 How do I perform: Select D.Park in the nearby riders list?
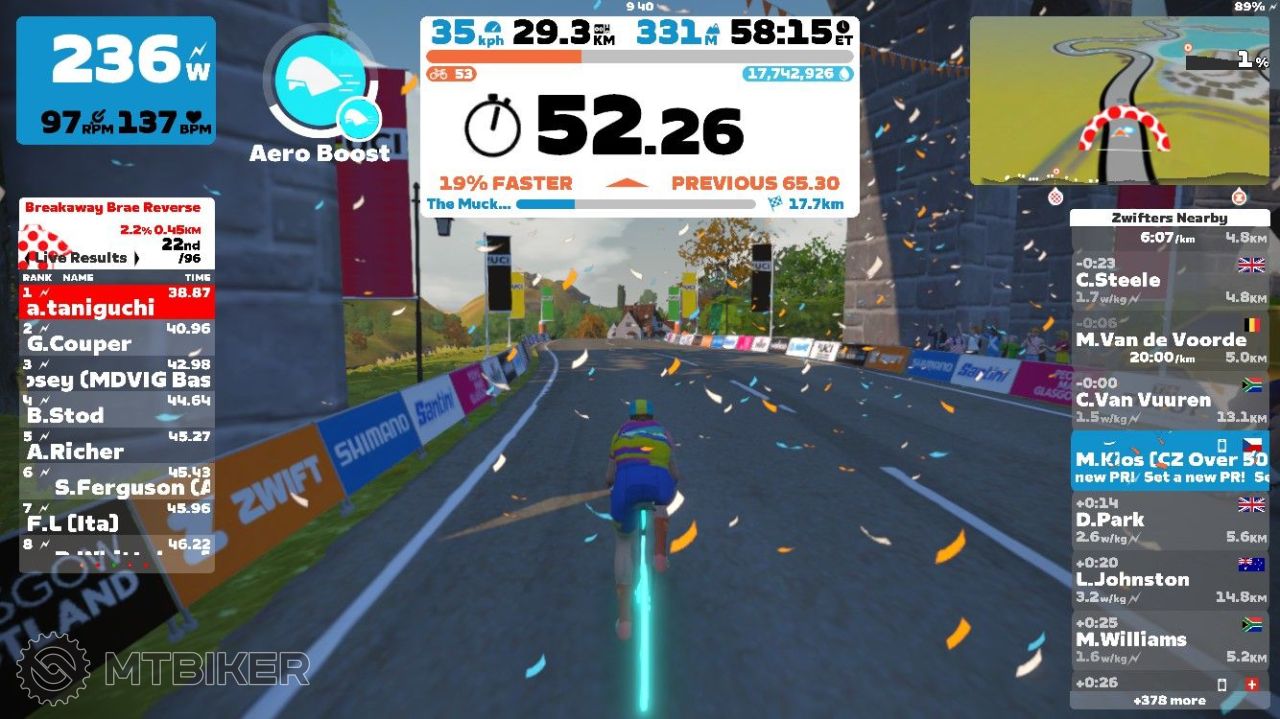click(1169, 520)
